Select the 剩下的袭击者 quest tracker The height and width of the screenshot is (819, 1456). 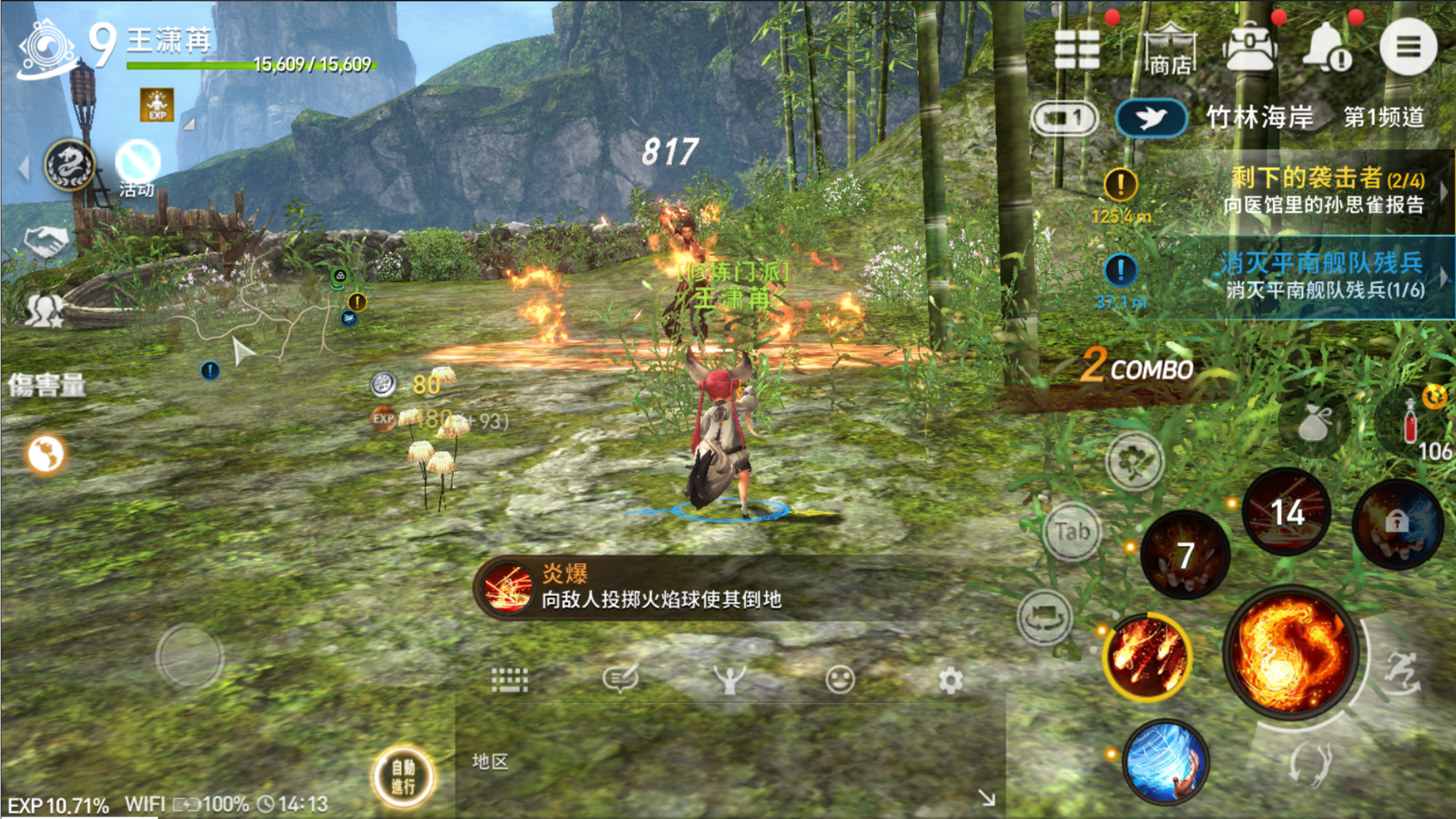coord(1323,190)
